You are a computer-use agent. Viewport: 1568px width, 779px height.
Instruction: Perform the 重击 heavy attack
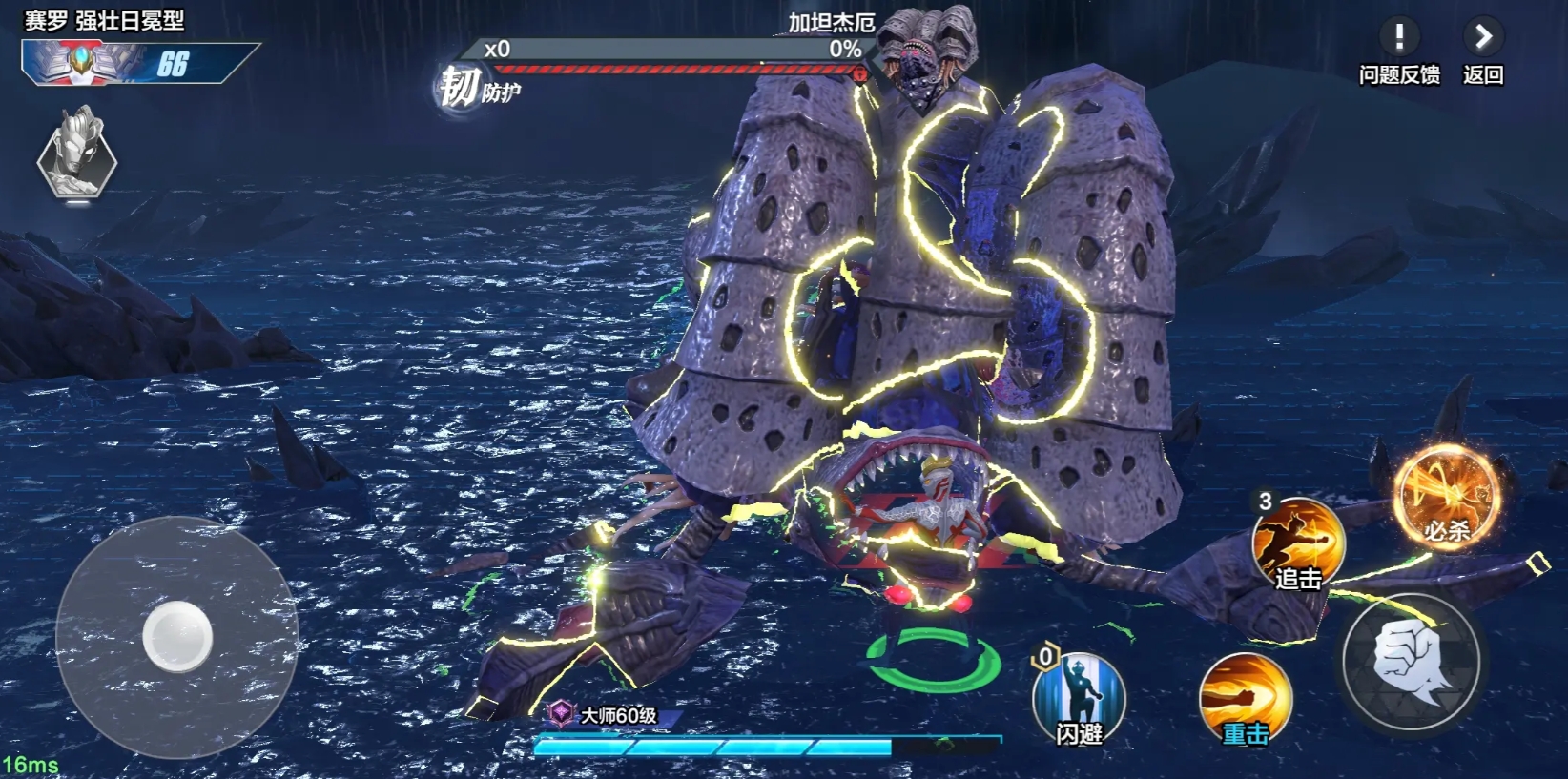tap(1245, 699)
